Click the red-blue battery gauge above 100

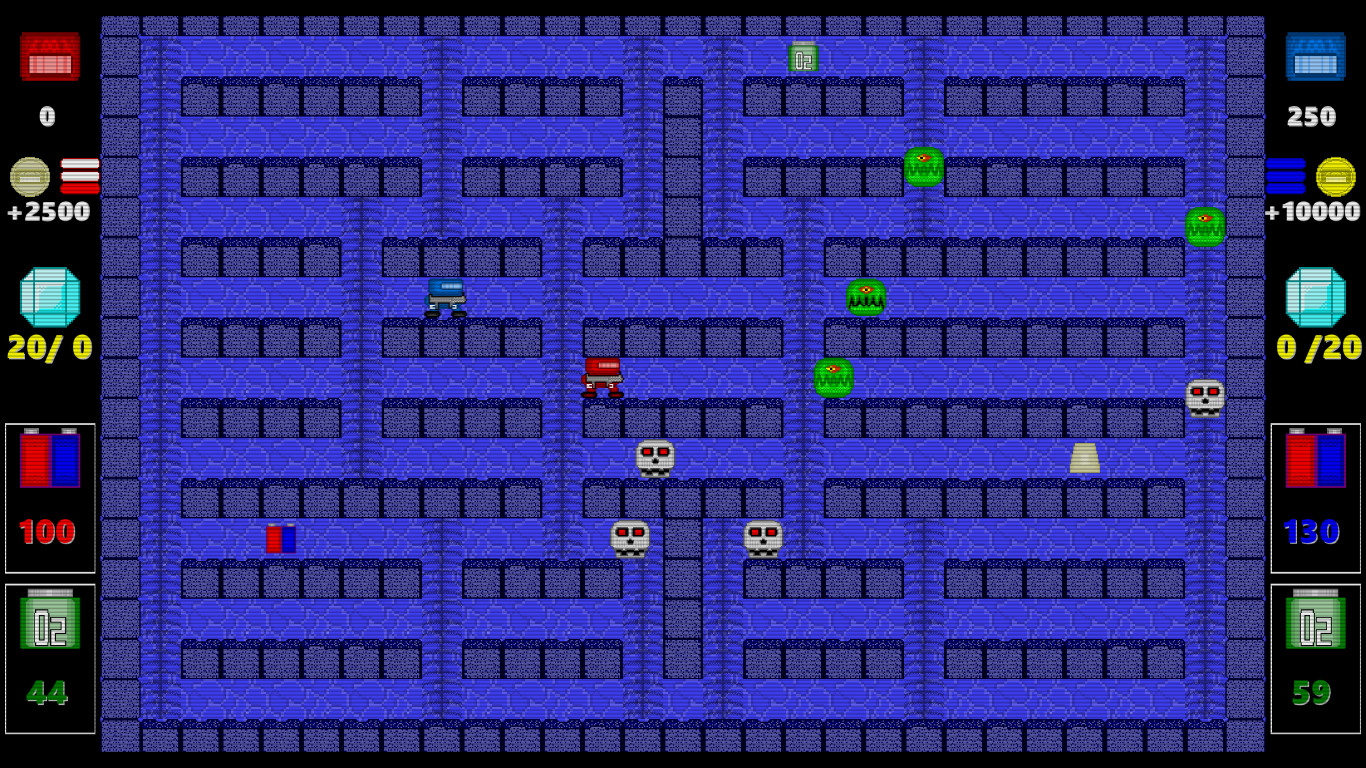coord(49,462)
